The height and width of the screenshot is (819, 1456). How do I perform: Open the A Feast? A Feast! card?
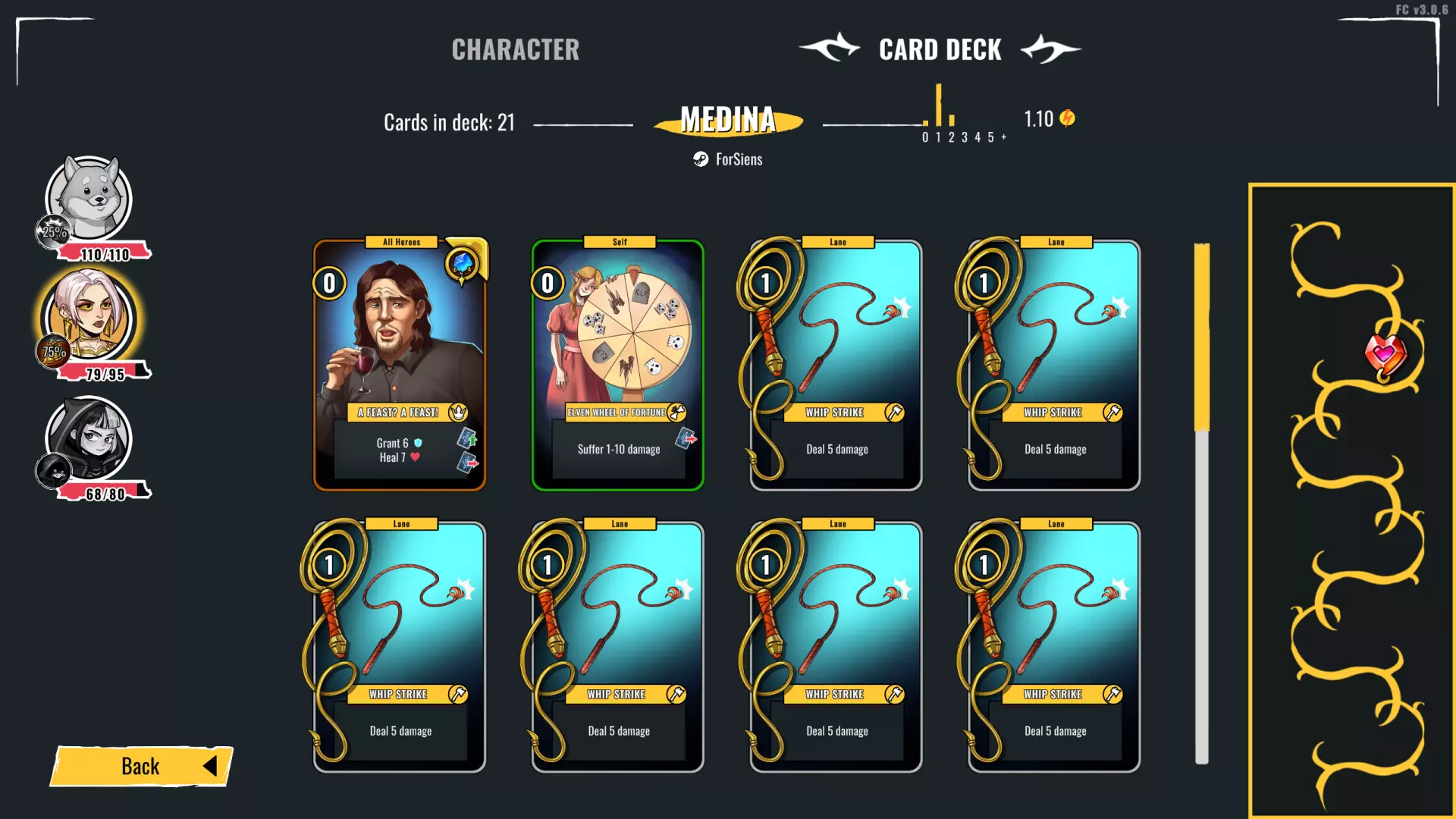click(400, 366)
